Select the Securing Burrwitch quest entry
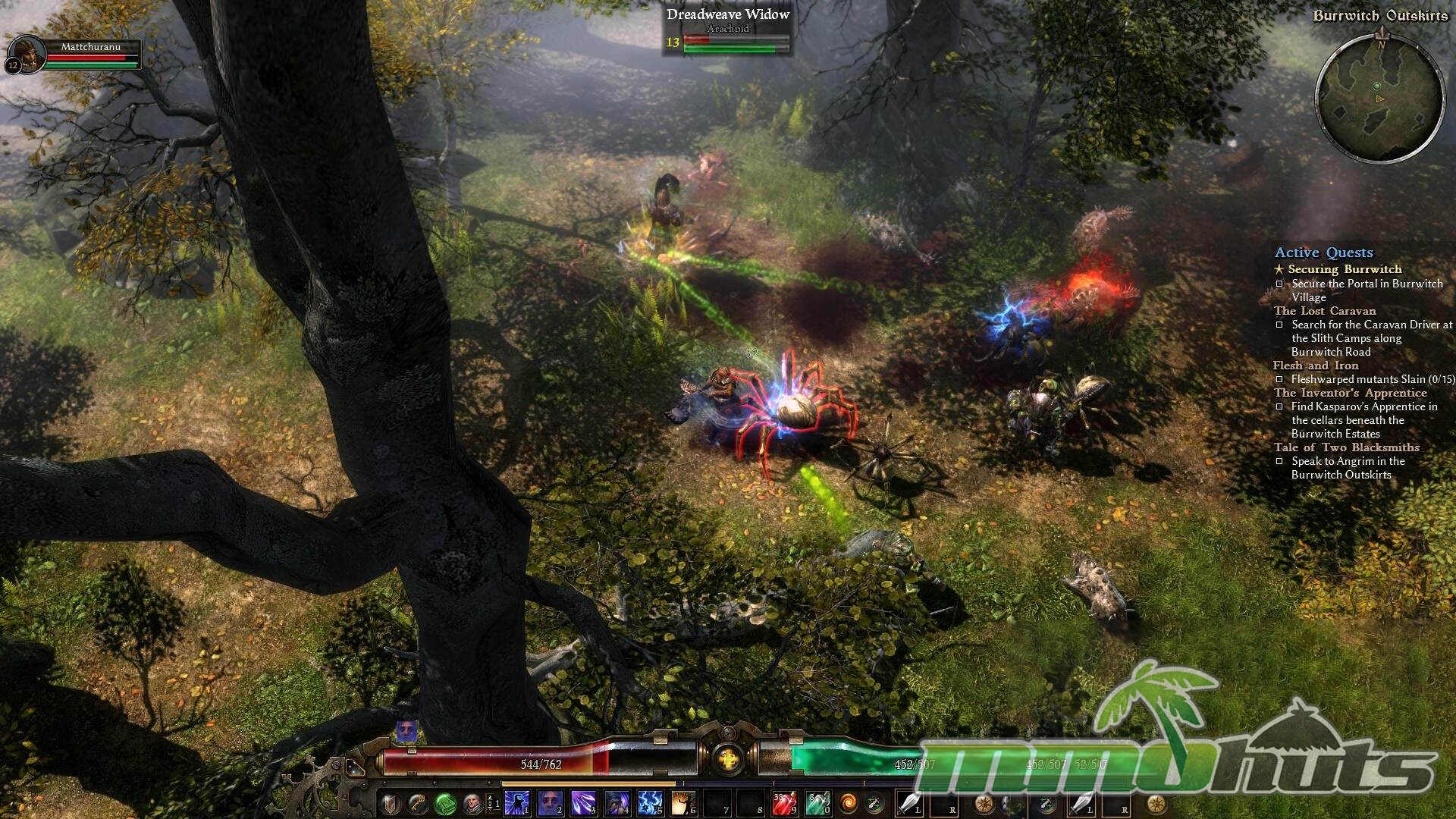The height and width of the screenshot is (819, 1456). click(1345, 269)
